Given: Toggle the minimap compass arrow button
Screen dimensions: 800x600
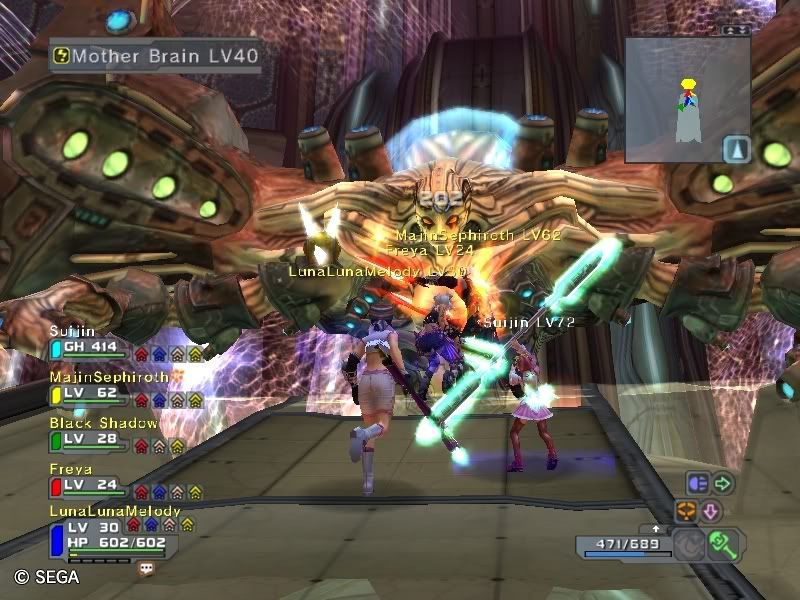Looking at the screenshot, I should [737, 149].
